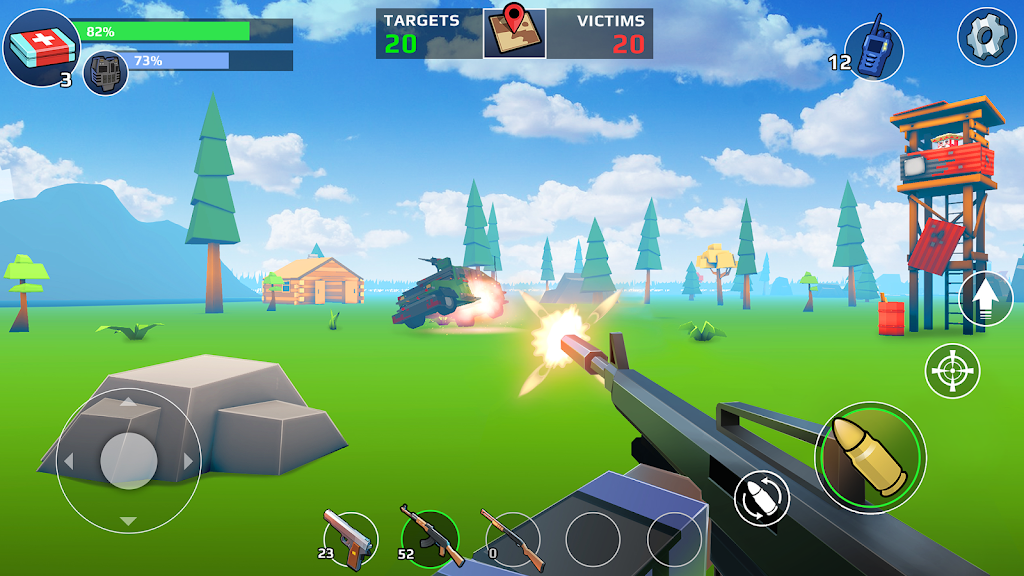Toggle the crosshair aim button
The width and height of the screenshot is (1024, 576).
click(952, 370)
